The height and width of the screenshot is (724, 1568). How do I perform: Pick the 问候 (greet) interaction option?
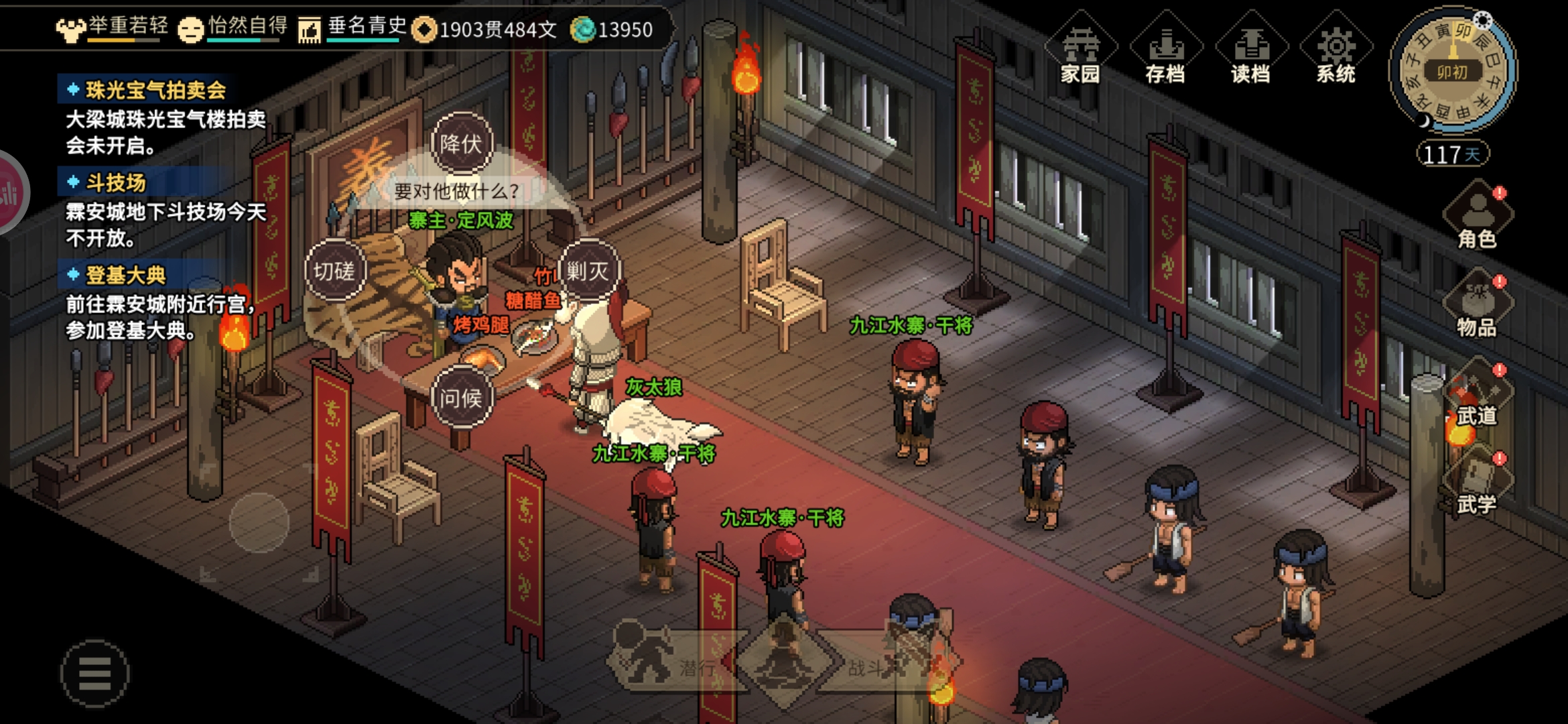click(x=461, y=398)
